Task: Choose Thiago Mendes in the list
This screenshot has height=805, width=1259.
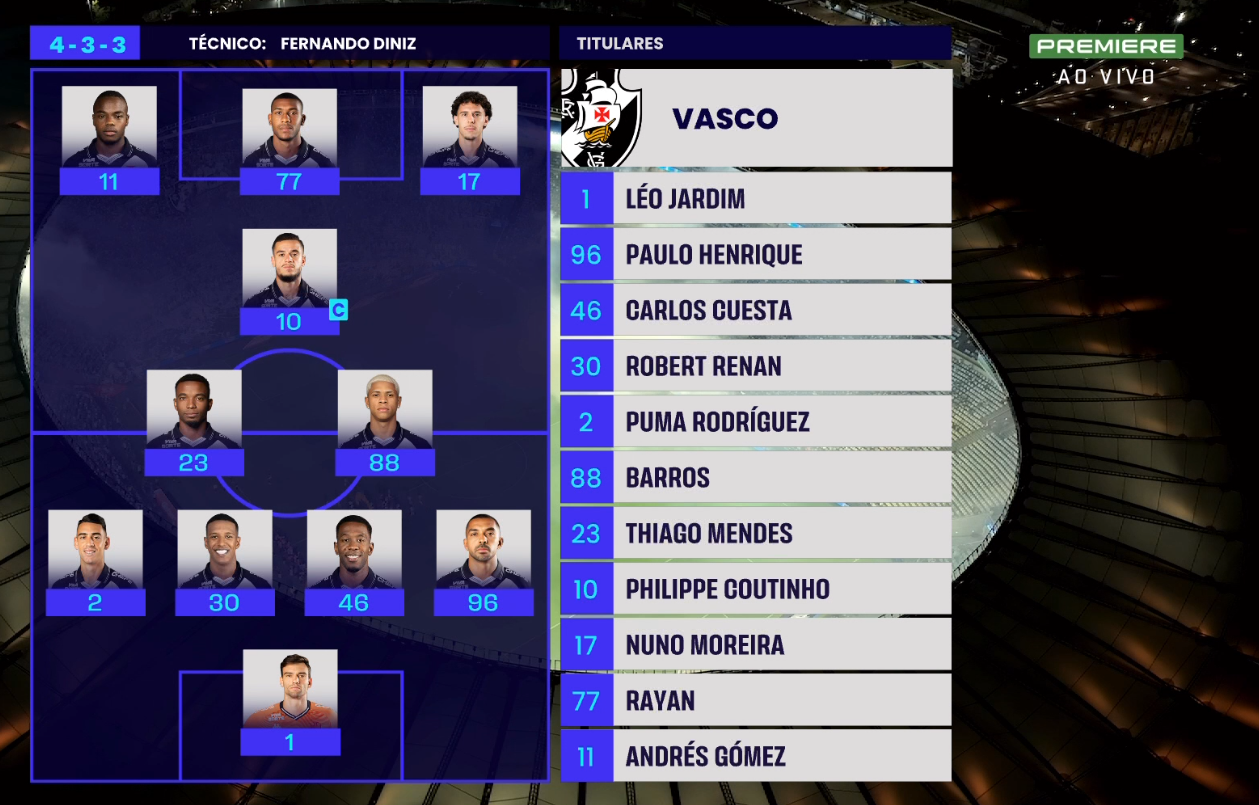Action: pos(755,533)
